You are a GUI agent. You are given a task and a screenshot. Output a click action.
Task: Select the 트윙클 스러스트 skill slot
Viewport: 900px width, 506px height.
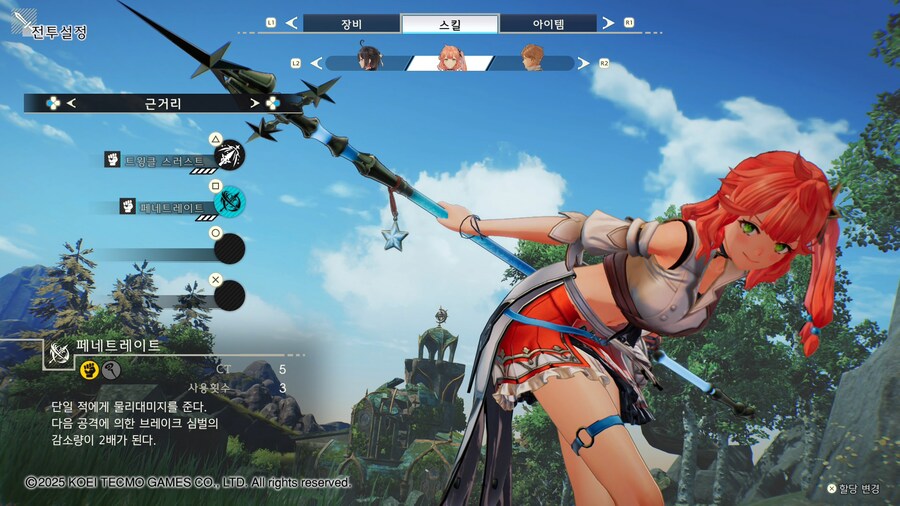(229, 156)
